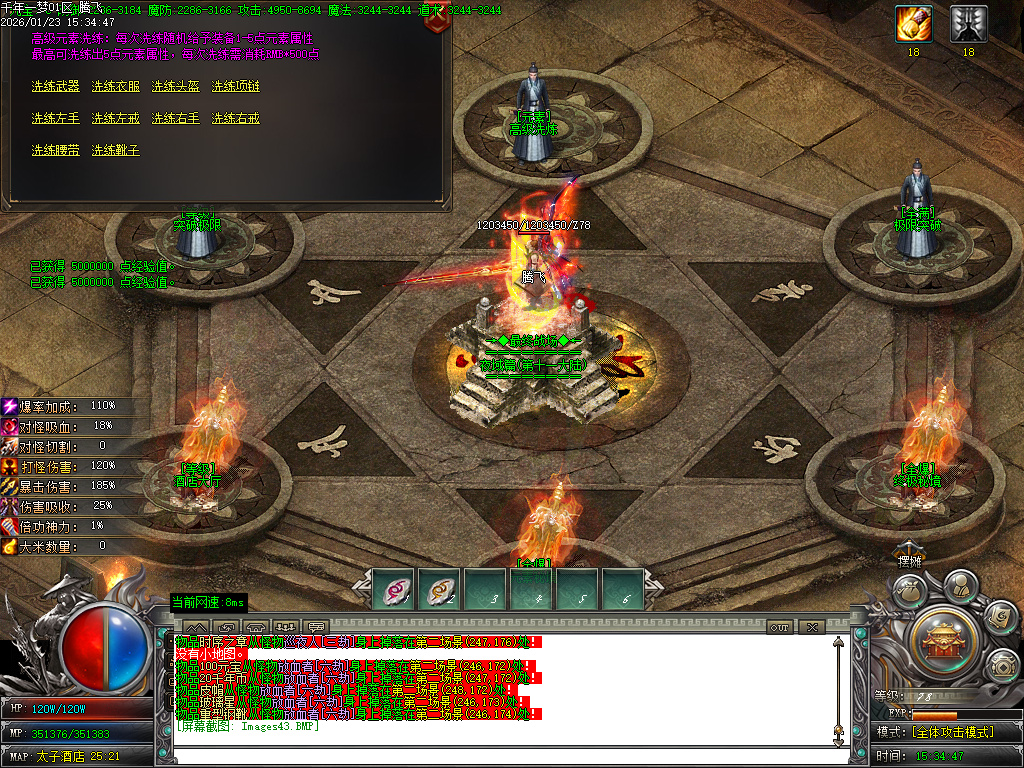Choose 洗练左戒 left ring refining
Screen dimensions: 1024x768
115,119
